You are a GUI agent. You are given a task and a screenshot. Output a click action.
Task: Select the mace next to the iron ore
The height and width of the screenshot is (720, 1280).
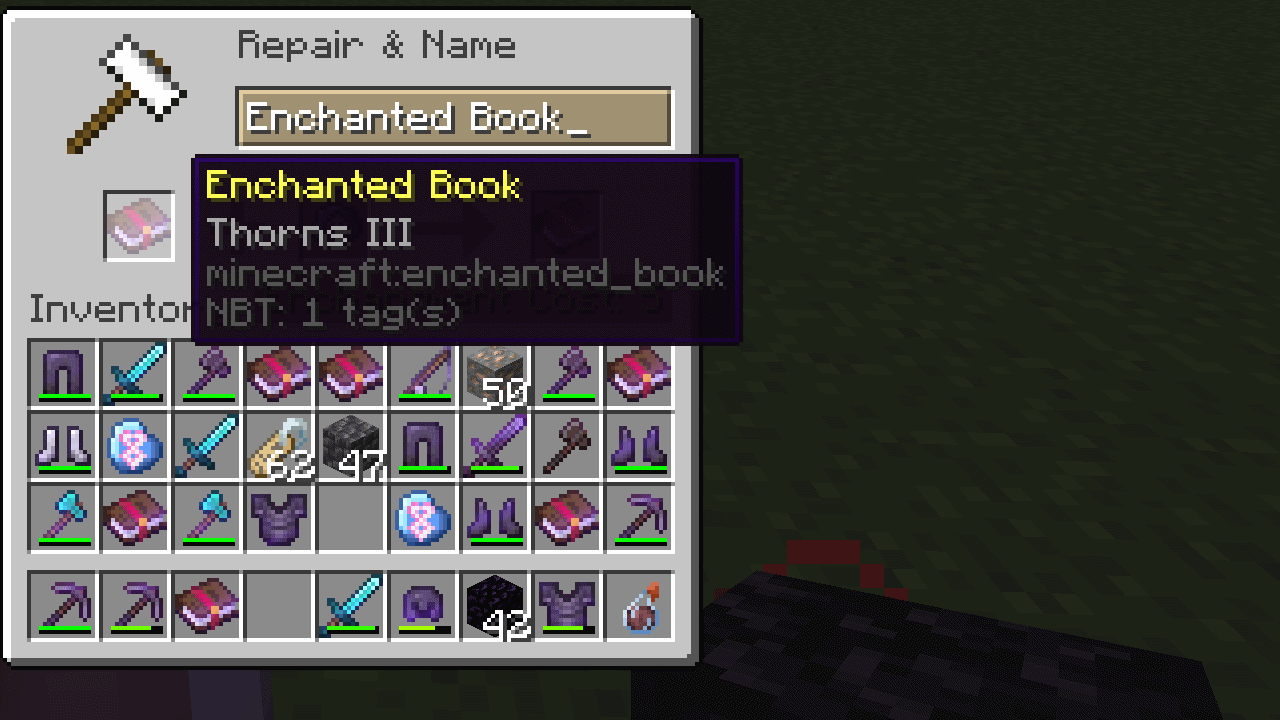[x=566, y=375]
